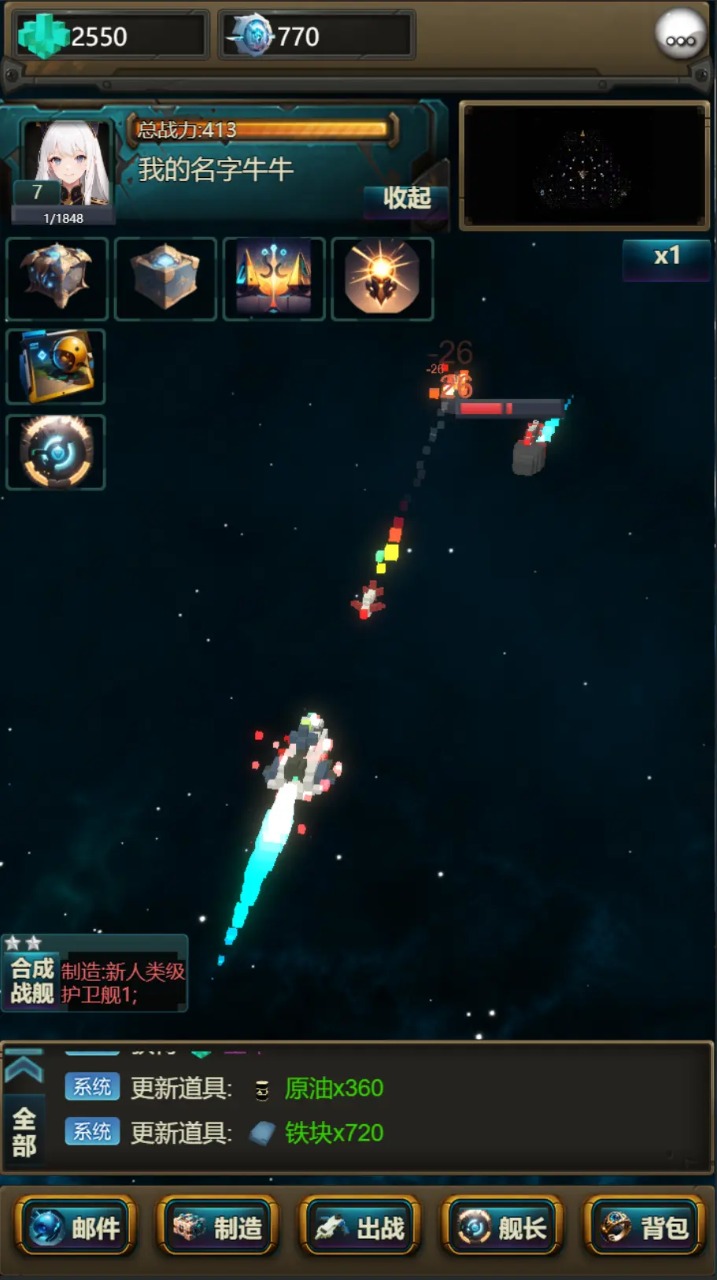Select the blue-gem metal cube icon
Viewport: 717px width, 1280px height.
[x=165, y=278]
